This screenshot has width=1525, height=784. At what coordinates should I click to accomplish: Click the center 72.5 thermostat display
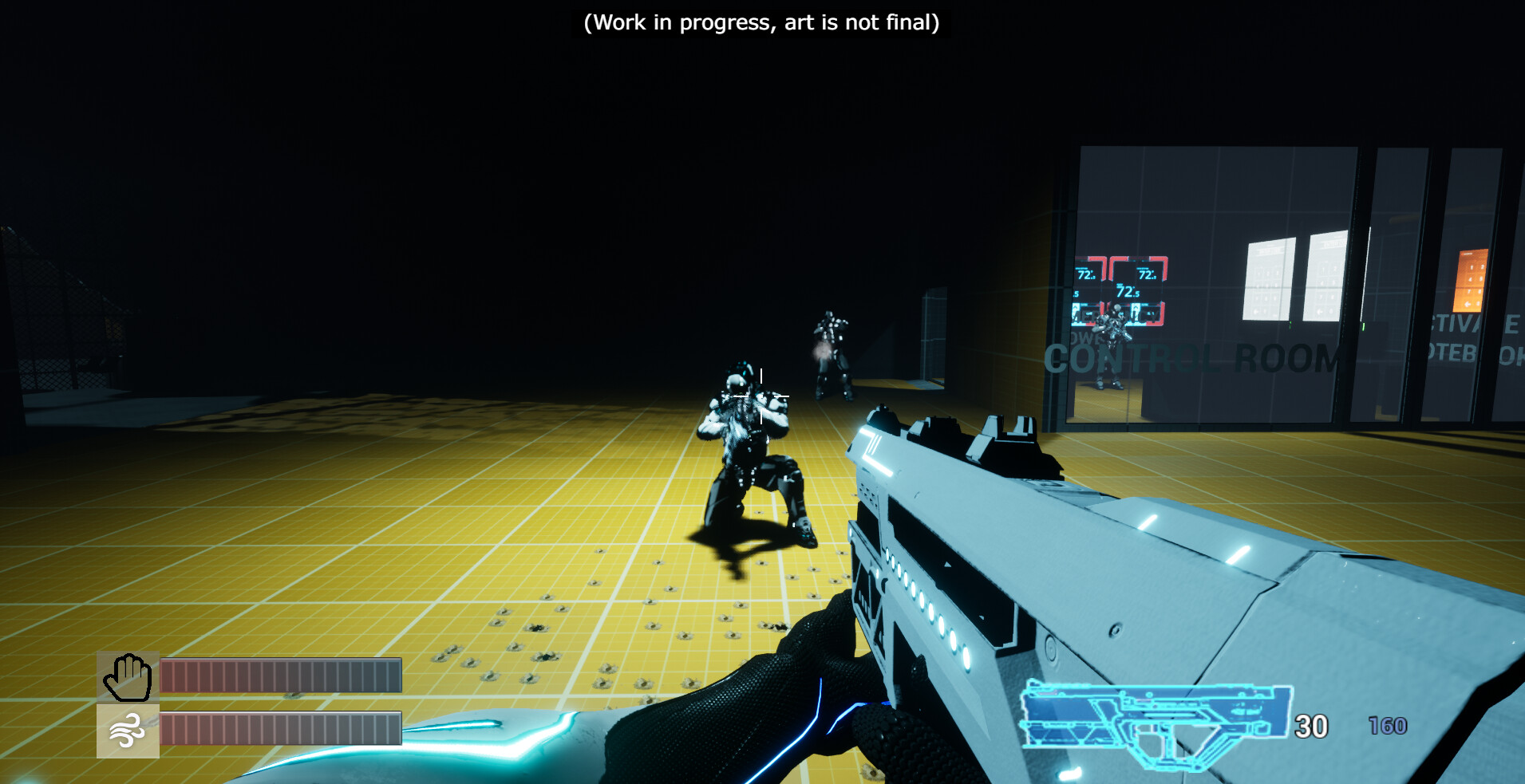pos(1127,290)
